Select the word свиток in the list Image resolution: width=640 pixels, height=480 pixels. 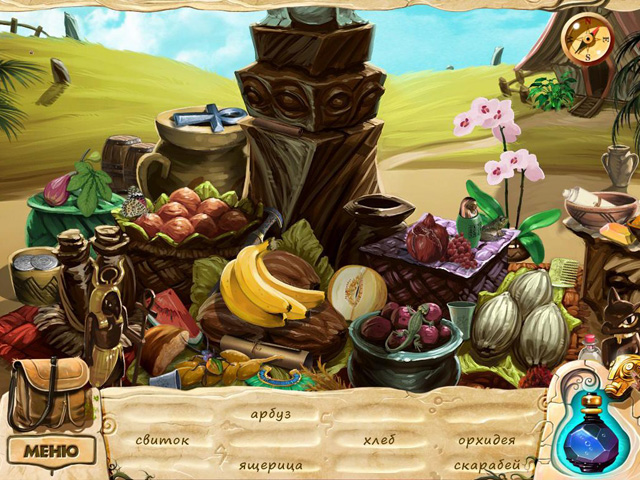click(x=163, y=440)
